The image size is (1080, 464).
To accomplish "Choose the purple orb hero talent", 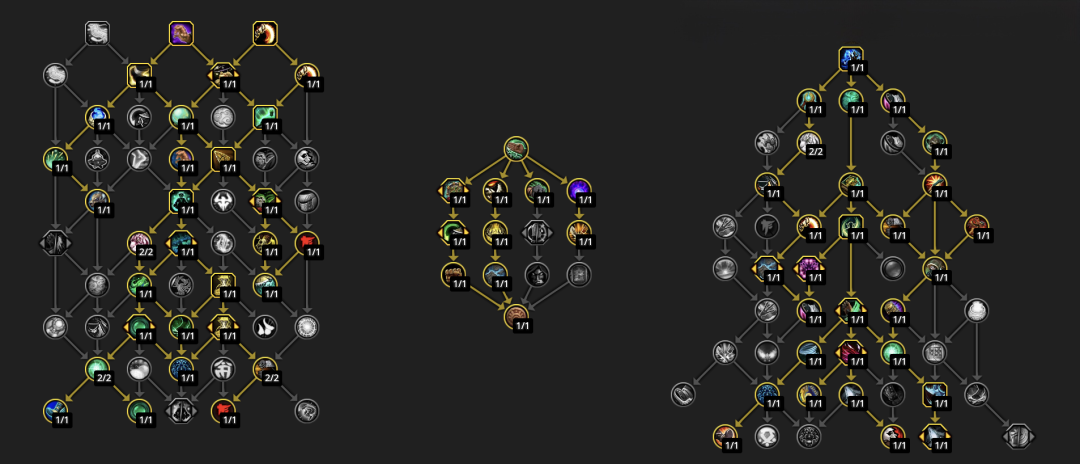I will click(x=579, y=189).
